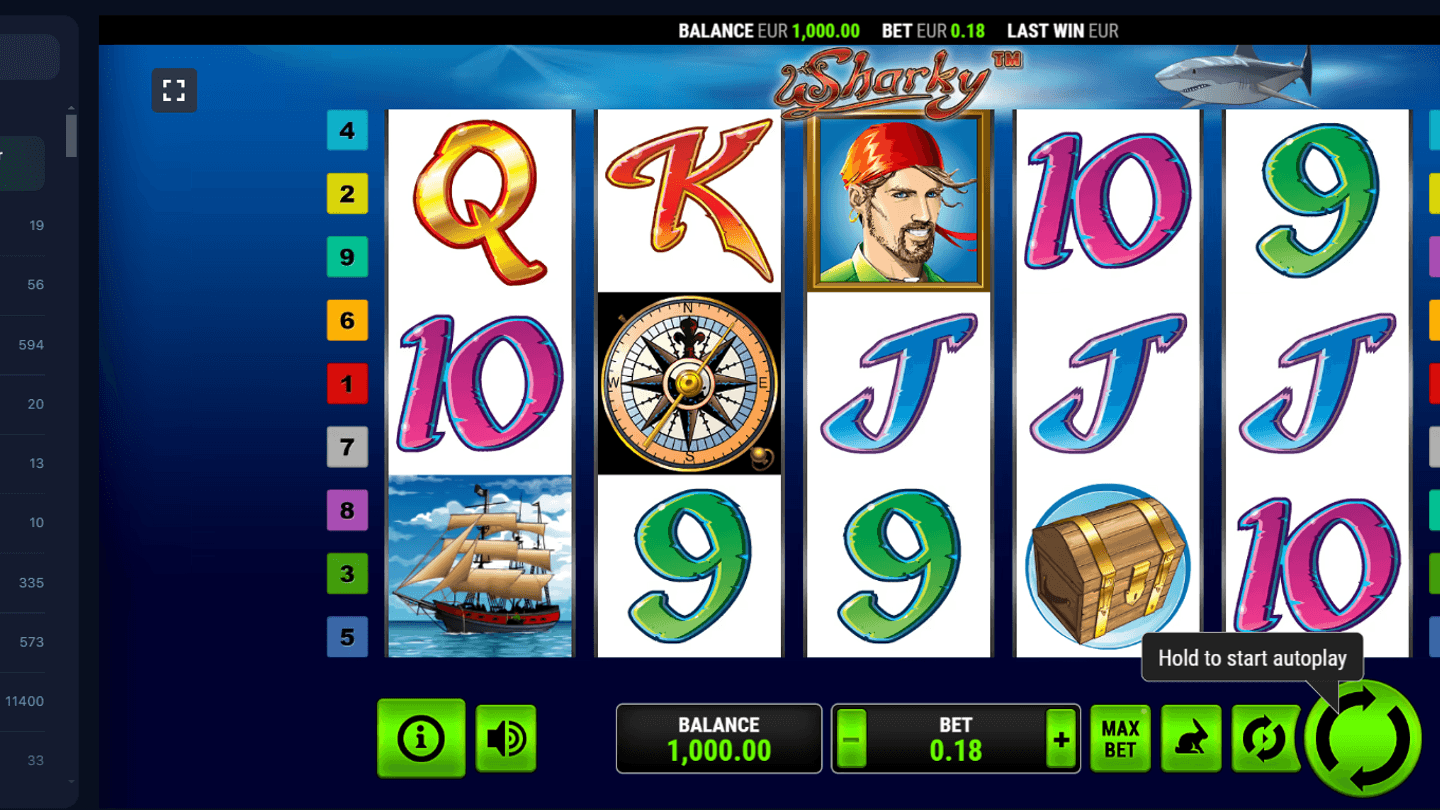Select the pirate symbol on reel three
This screenshot has height=810, width=1440.
(x=897, y=199)
